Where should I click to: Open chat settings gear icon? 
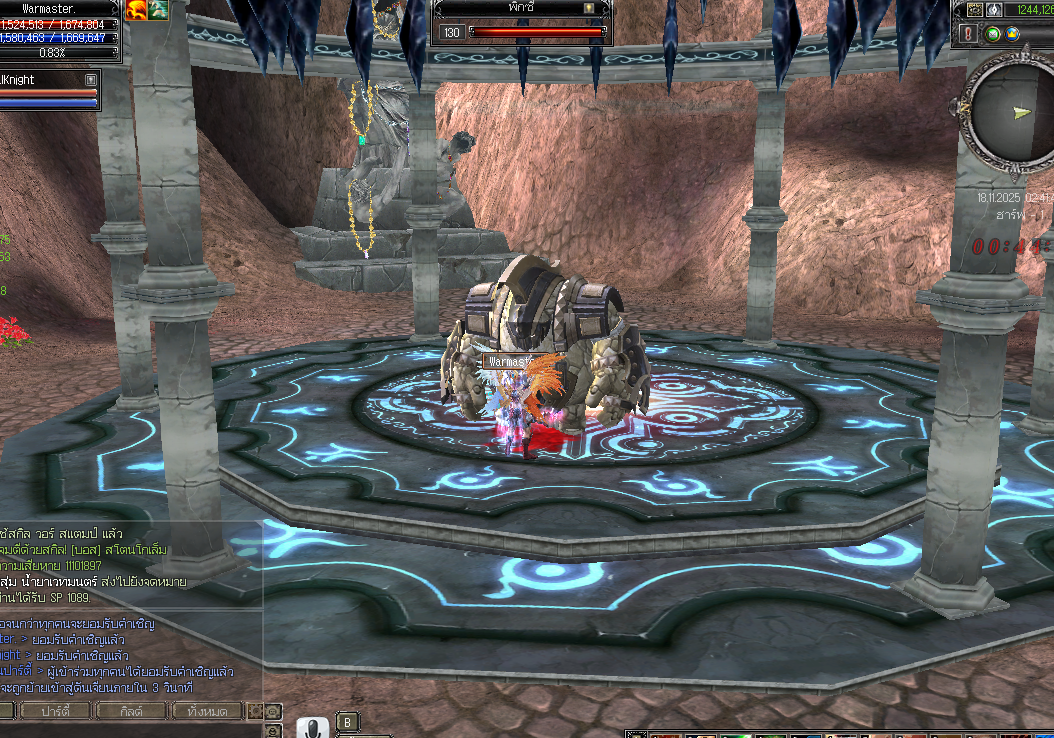[255, 711]
